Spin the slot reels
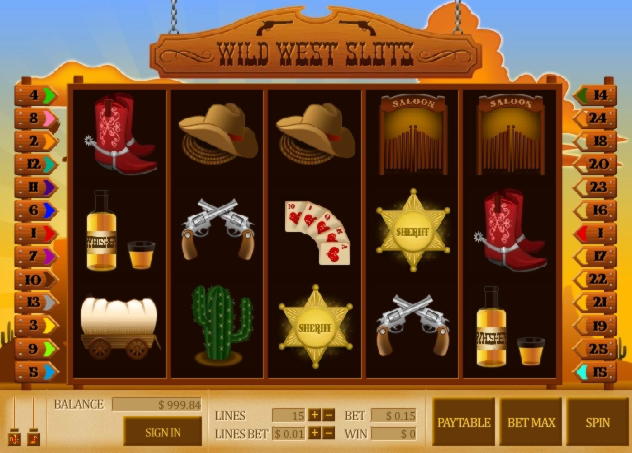The image size is (632, 453). 598,422
